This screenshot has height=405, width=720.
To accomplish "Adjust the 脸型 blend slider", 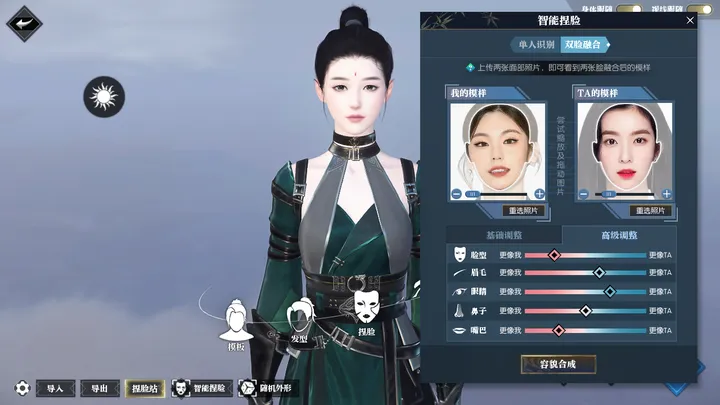I will 555,255.
